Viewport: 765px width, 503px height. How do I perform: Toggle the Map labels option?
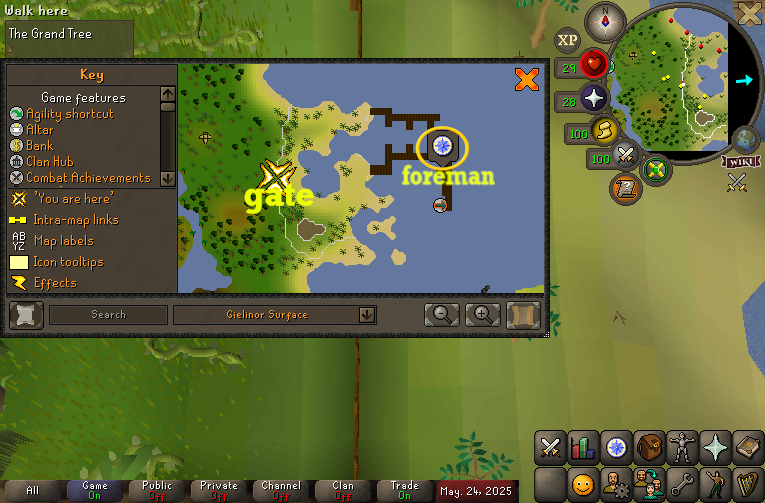point(62,241)
